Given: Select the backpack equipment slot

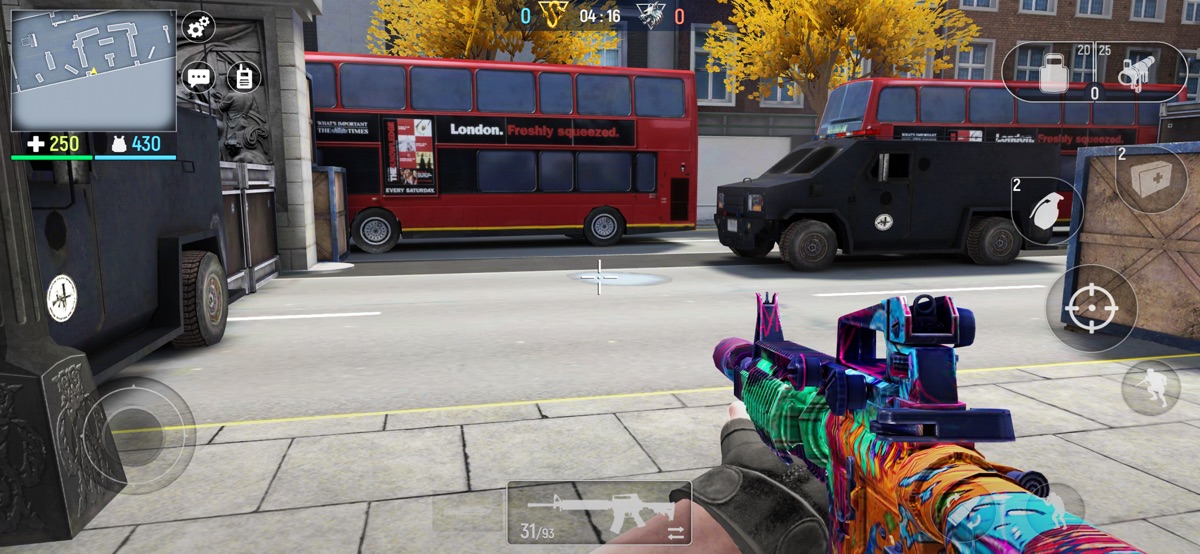Looking at the screenshot, I should pyautogui.click(x=1053, y=72).
